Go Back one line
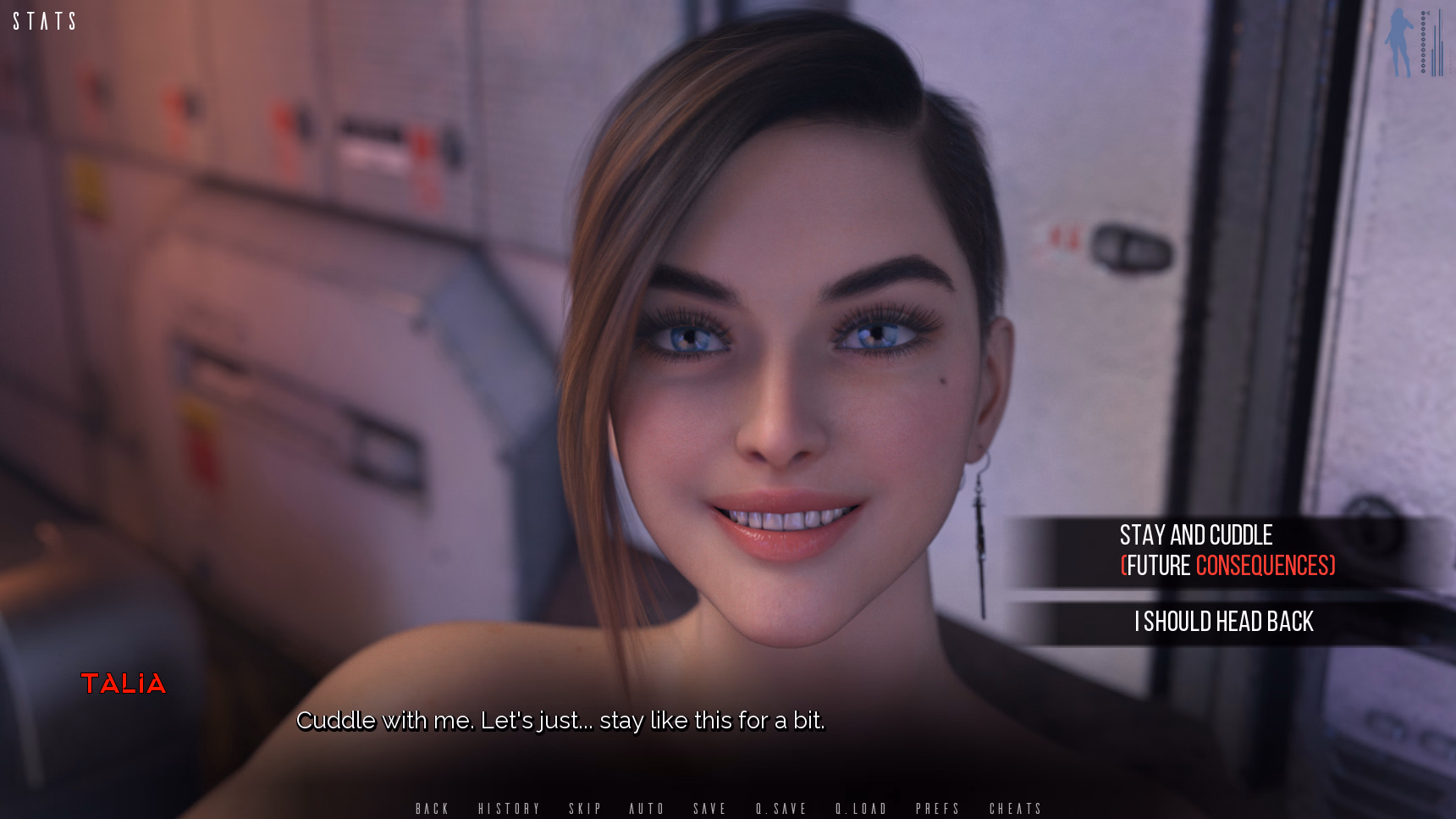 432,809
